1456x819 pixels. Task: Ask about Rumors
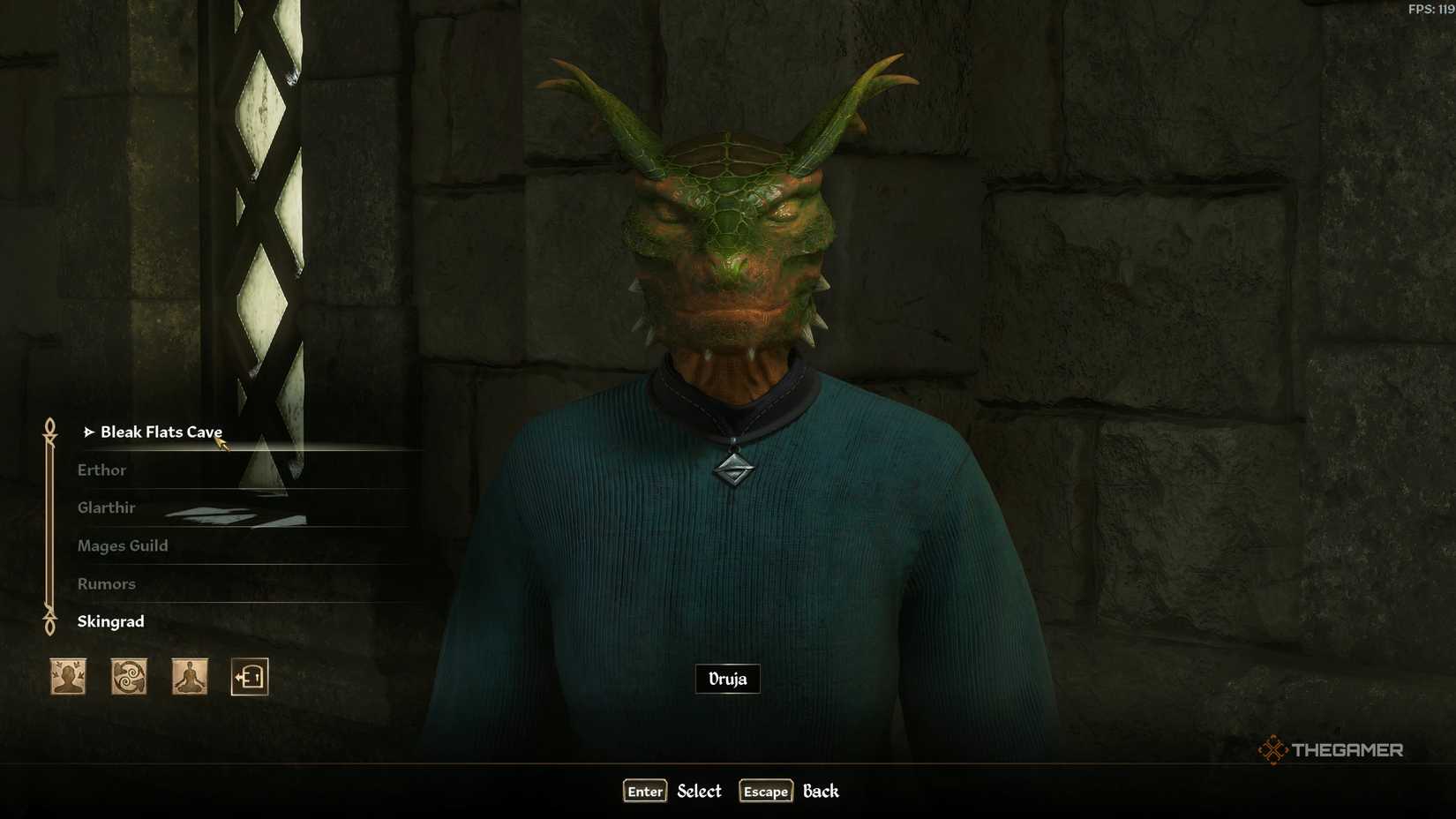[106, 583]
